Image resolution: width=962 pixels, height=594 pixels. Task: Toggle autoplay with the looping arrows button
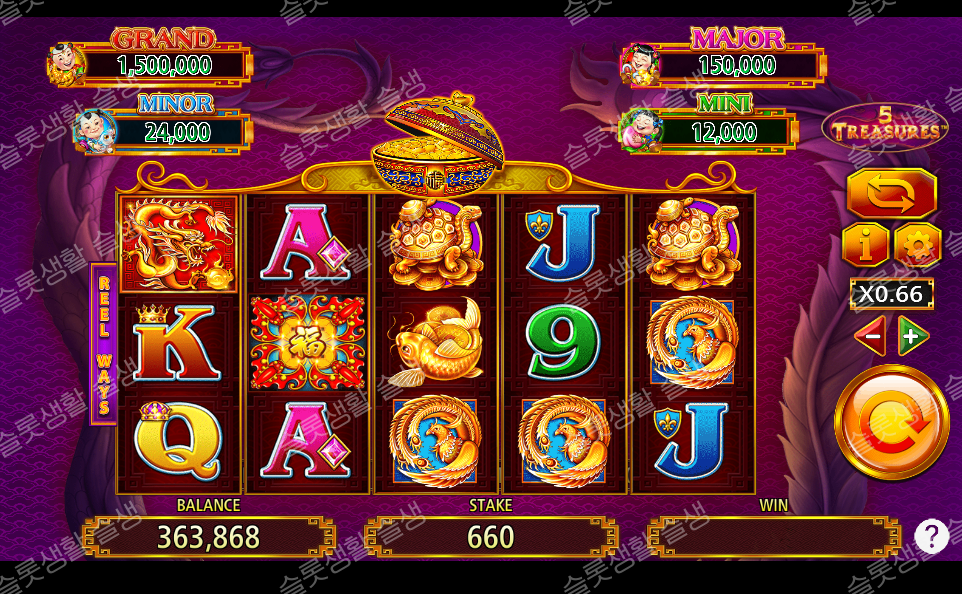891,193
